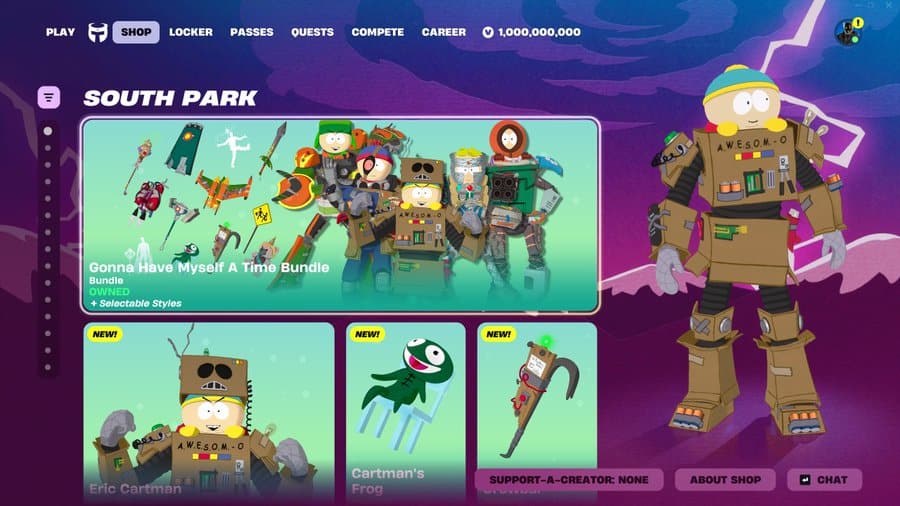The width and height of the screenshot is (900, 506).
Task: Switch to the Compete tab
Action: (x=378, y=32)
